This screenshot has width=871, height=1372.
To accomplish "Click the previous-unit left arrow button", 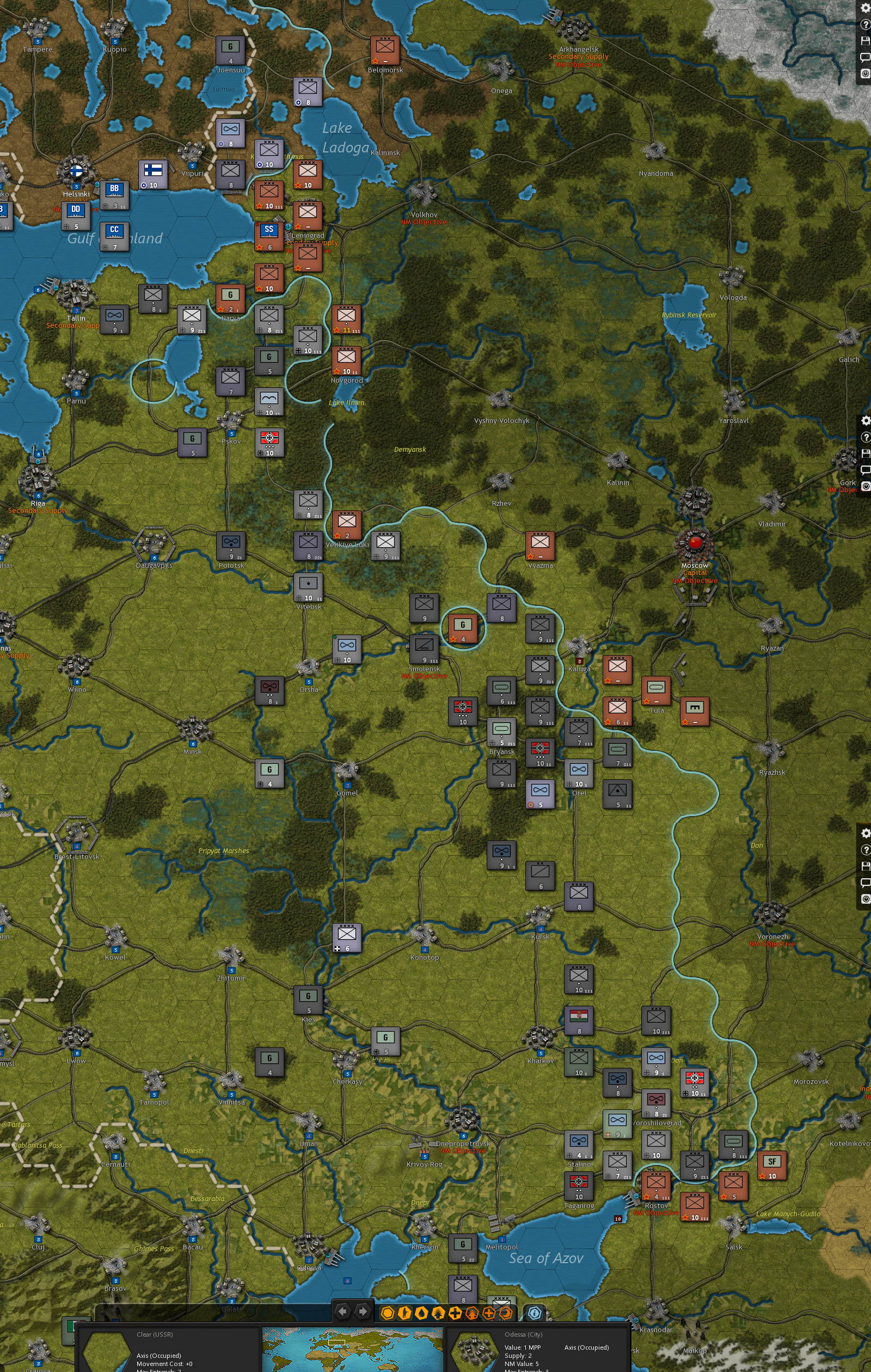I will pyautogui.click(x=344, y=1311).
